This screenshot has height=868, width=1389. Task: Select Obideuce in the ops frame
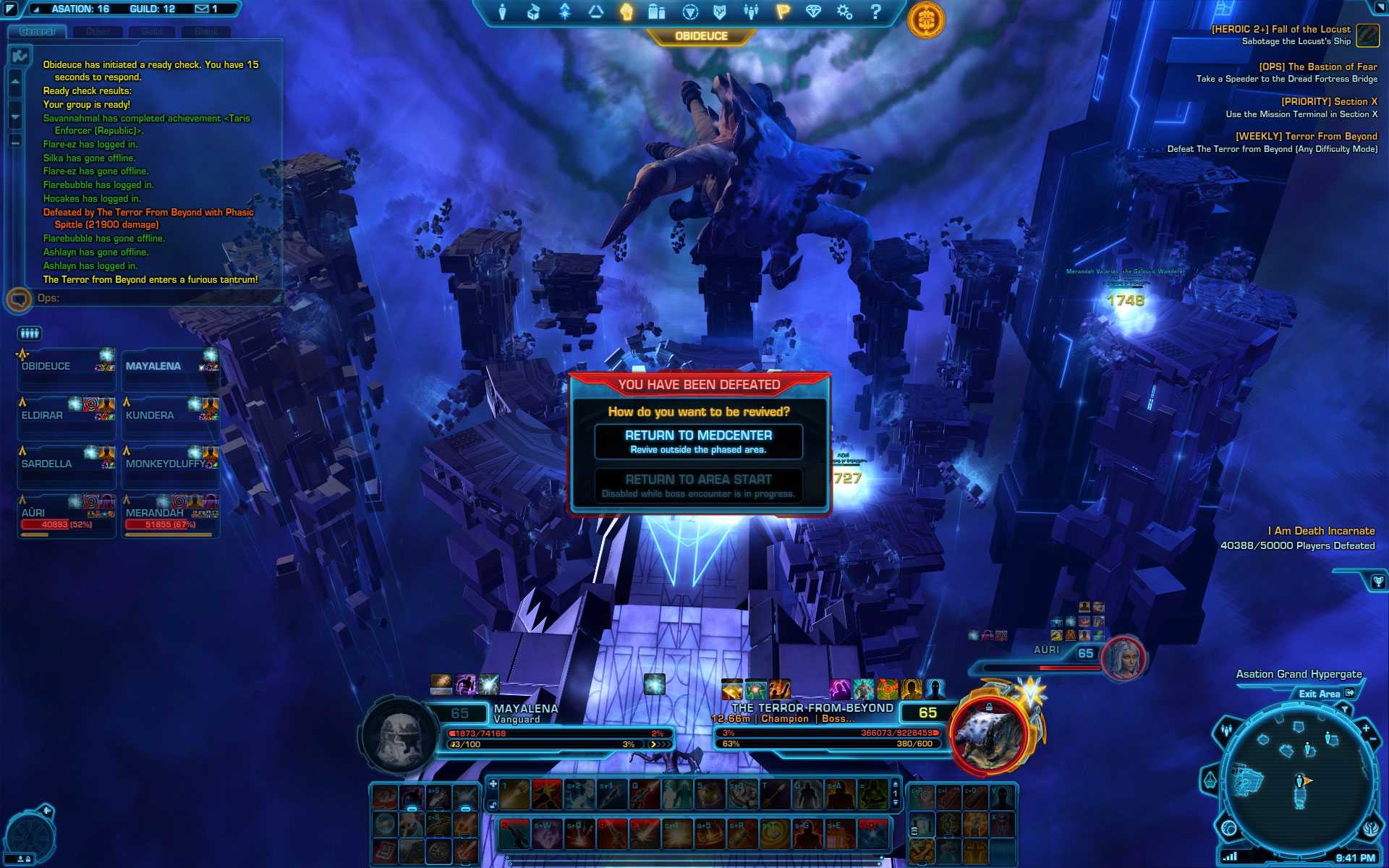pos(67,366)
